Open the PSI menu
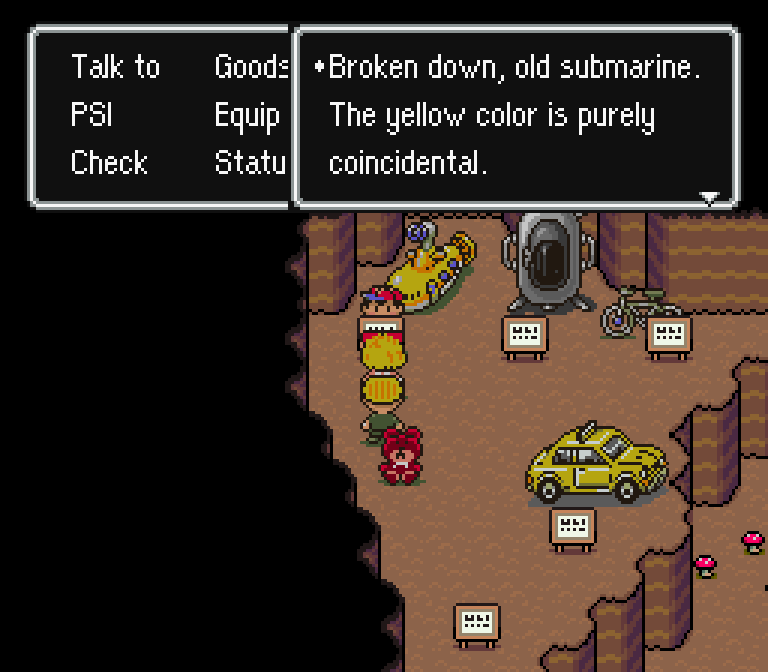768x672 pixels. pos(91,116)
